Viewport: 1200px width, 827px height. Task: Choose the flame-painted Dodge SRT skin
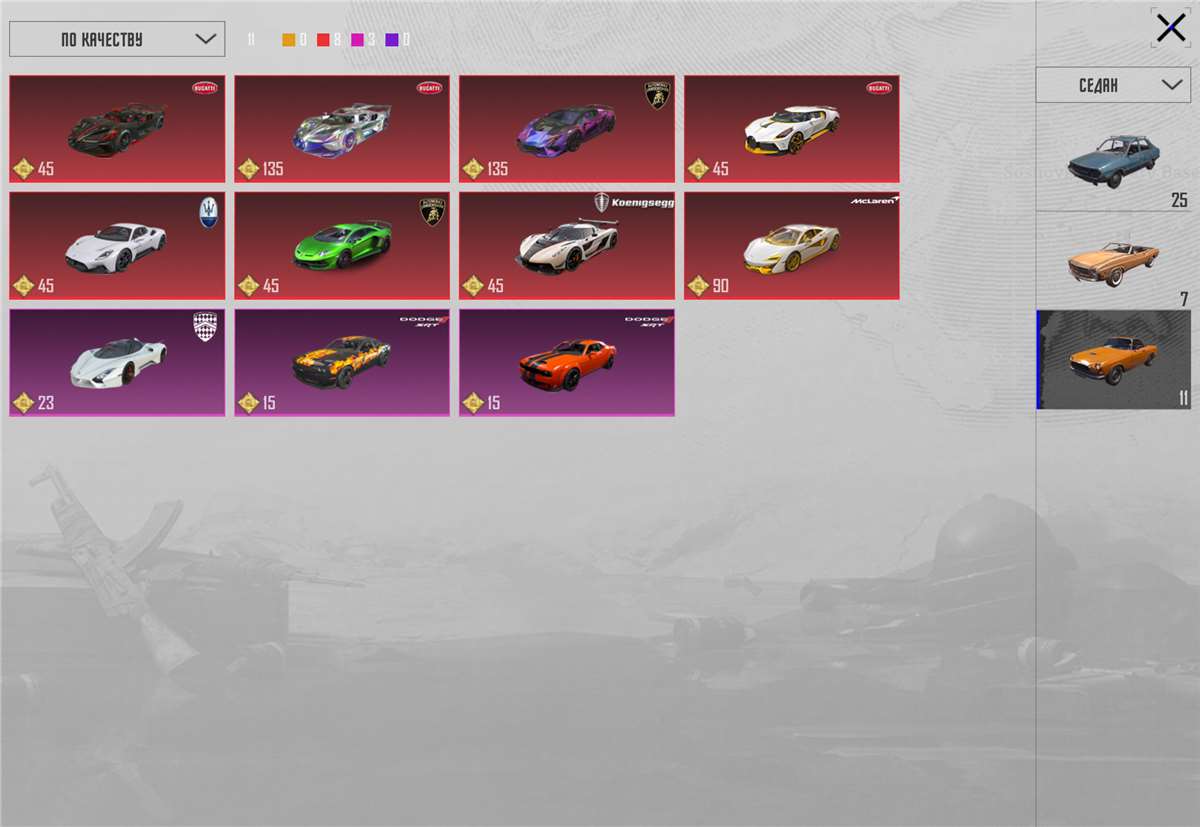click(342, 363)
